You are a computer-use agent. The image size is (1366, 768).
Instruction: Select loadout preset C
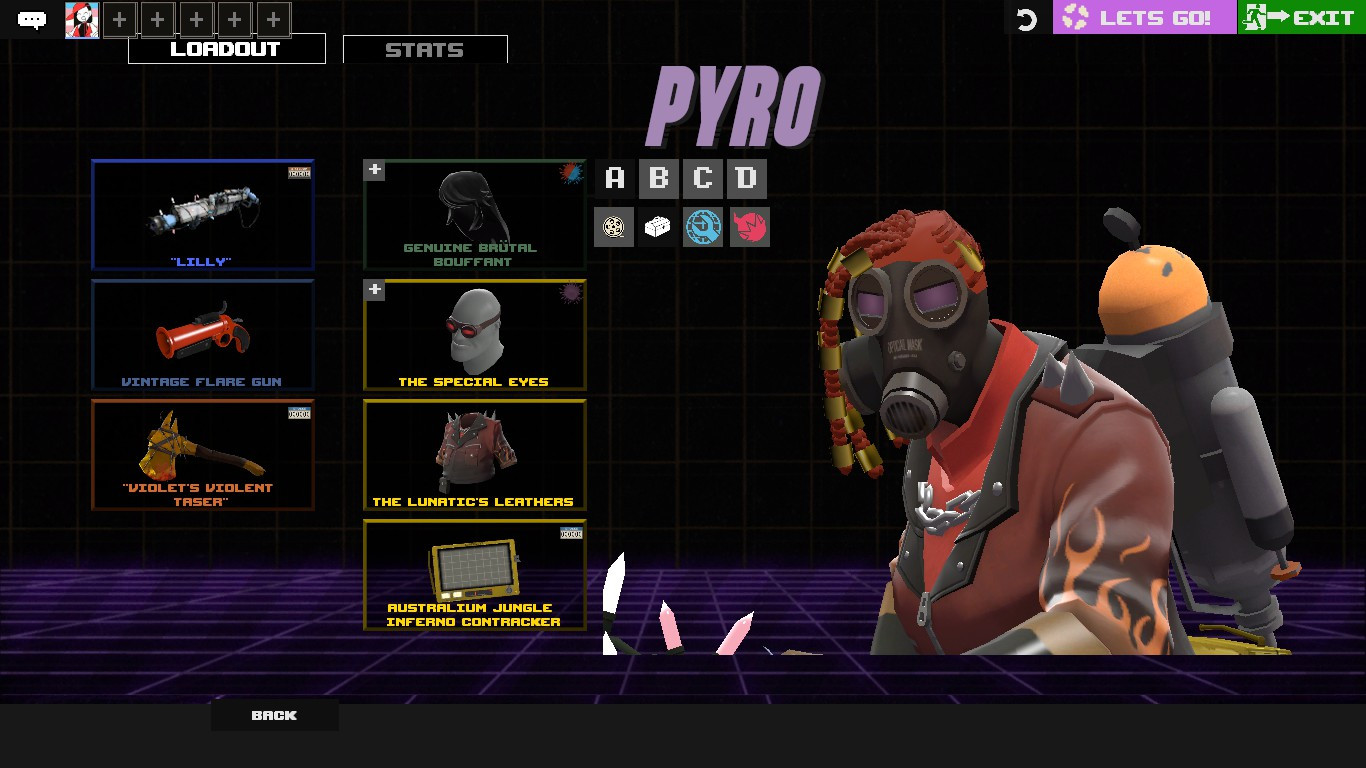pyautogui.click(x=702, y=178)
